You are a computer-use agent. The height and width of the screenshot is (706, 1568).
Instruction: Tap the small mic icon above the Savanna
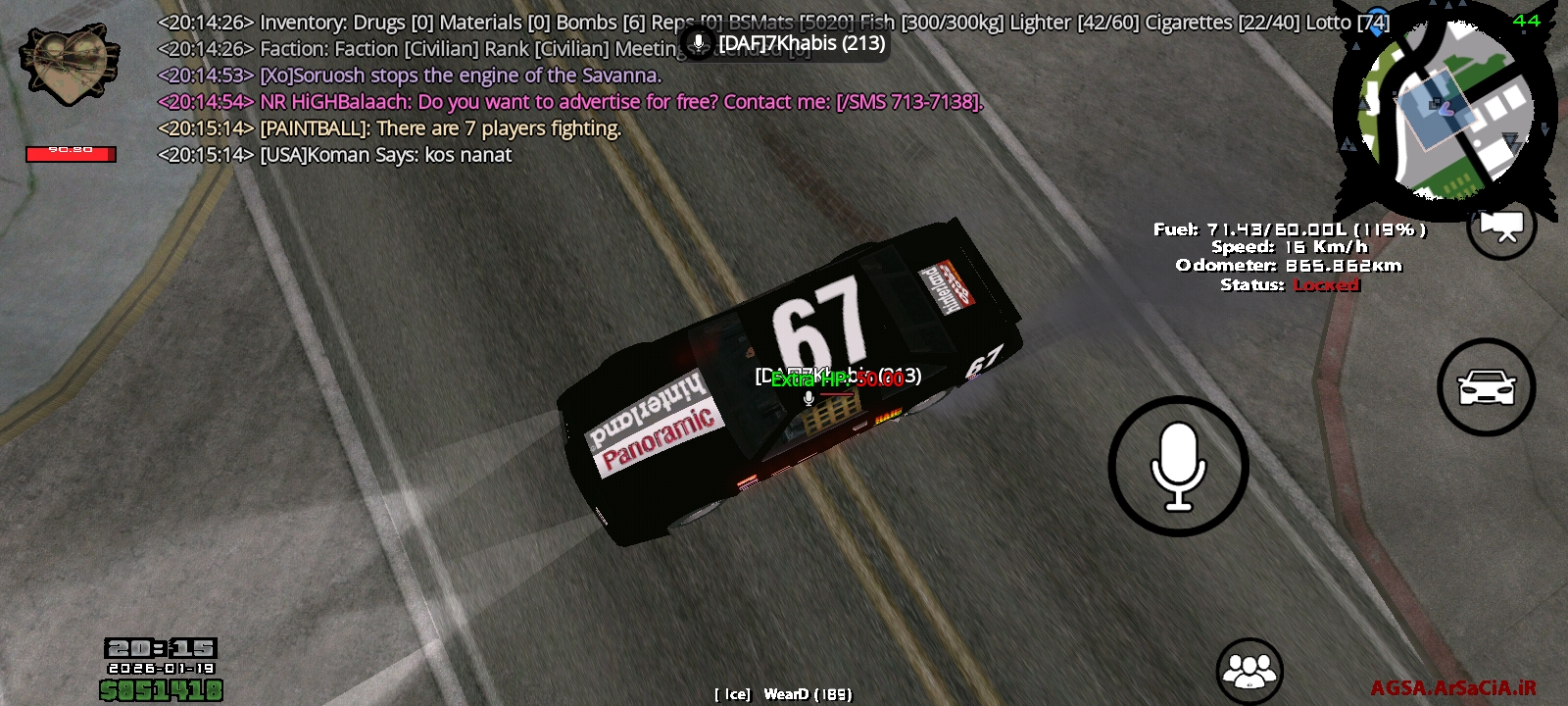coord(808,399)
